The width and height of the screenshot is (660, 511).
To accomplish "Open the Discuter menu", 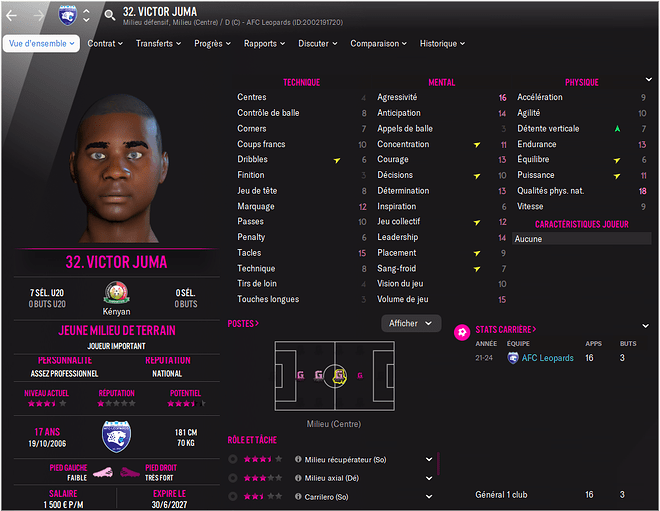I will click(317, 44).
